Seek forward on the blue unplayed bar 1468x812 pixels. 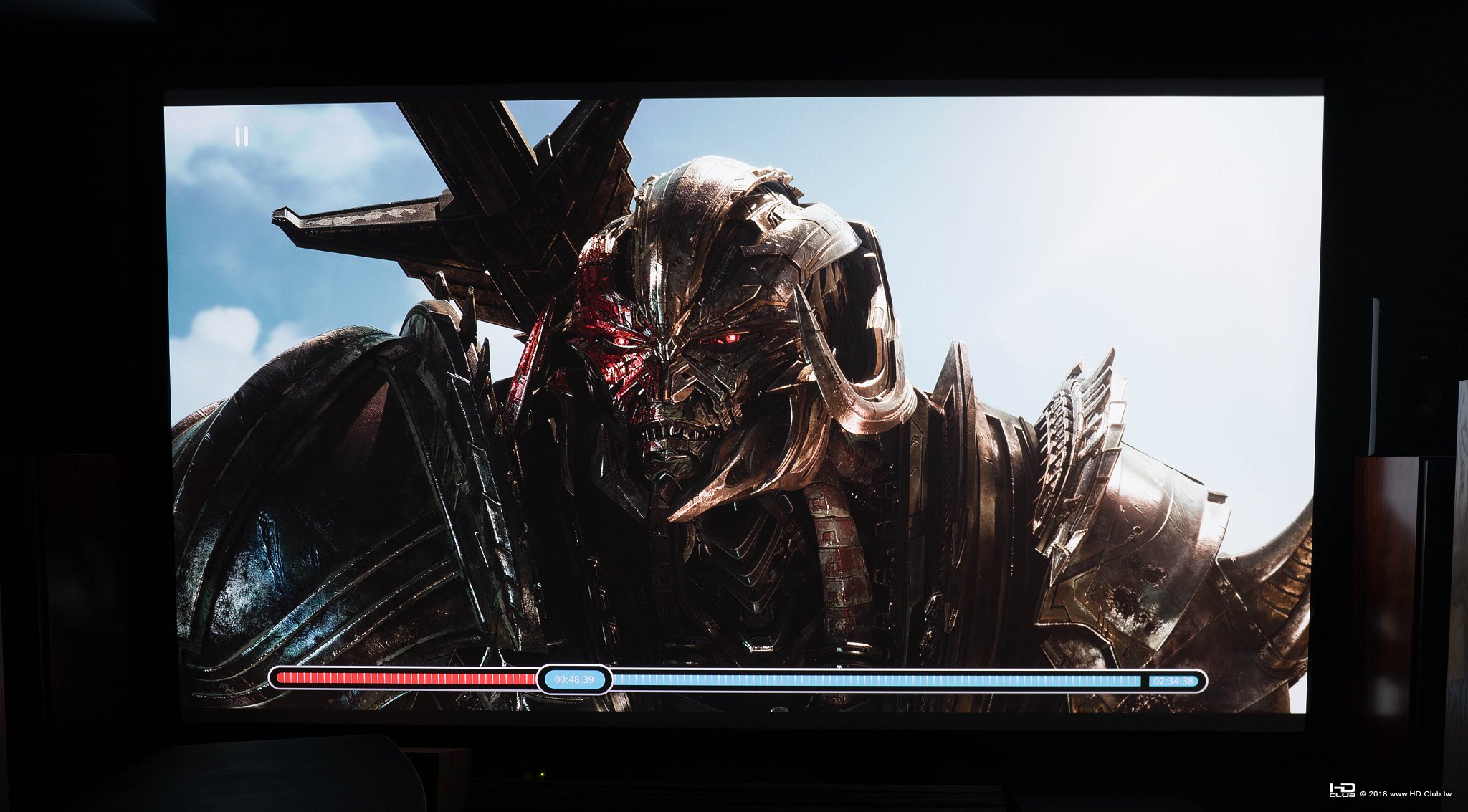[x=874, y=680]
